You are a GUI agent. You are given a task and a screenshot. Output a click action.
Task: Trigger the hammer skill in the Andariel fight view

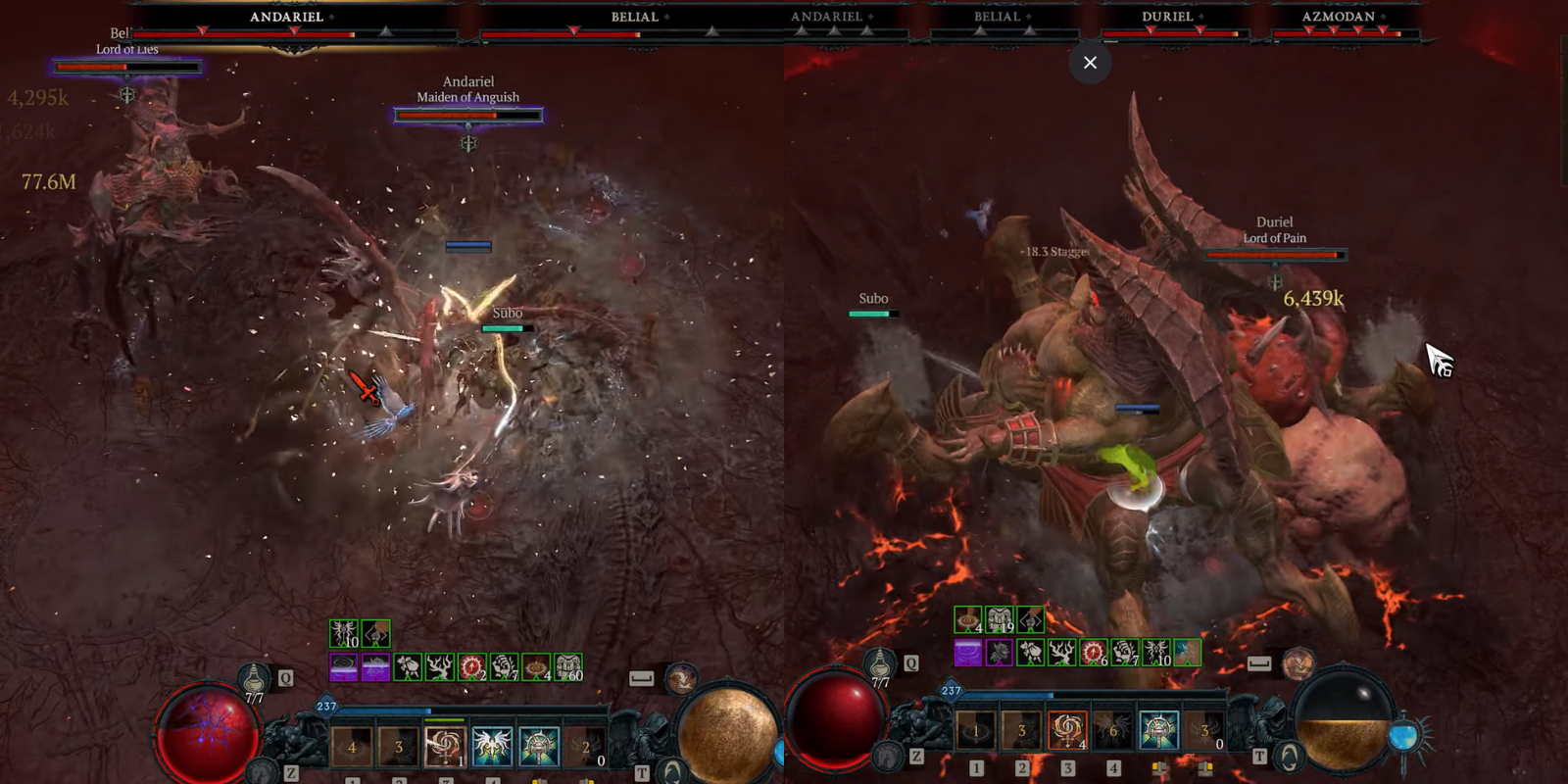tap(539, 747)
